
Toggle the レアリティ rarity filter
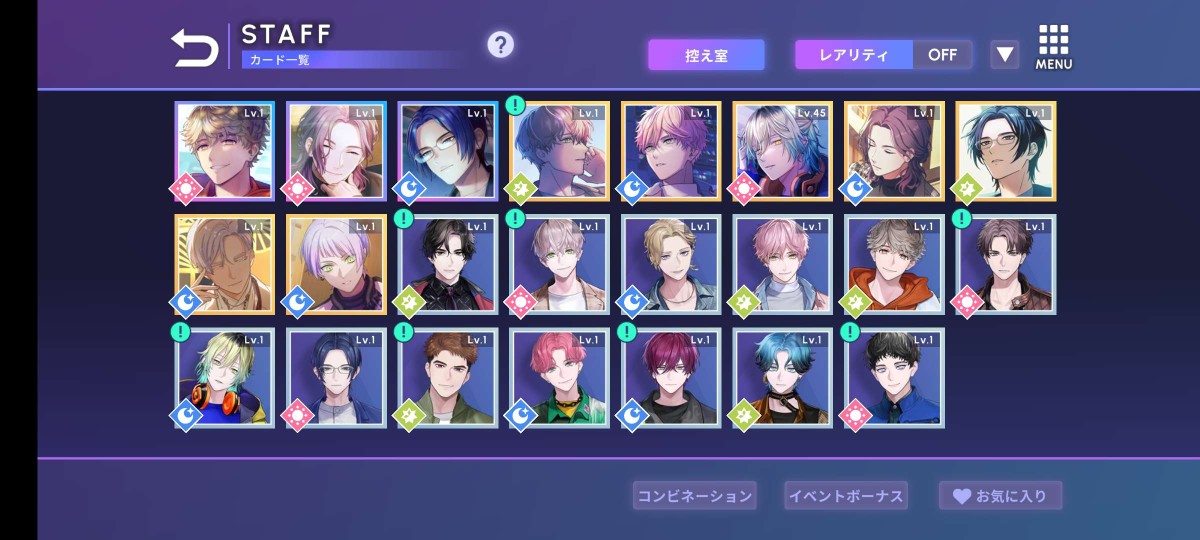[x=883, y=55]
